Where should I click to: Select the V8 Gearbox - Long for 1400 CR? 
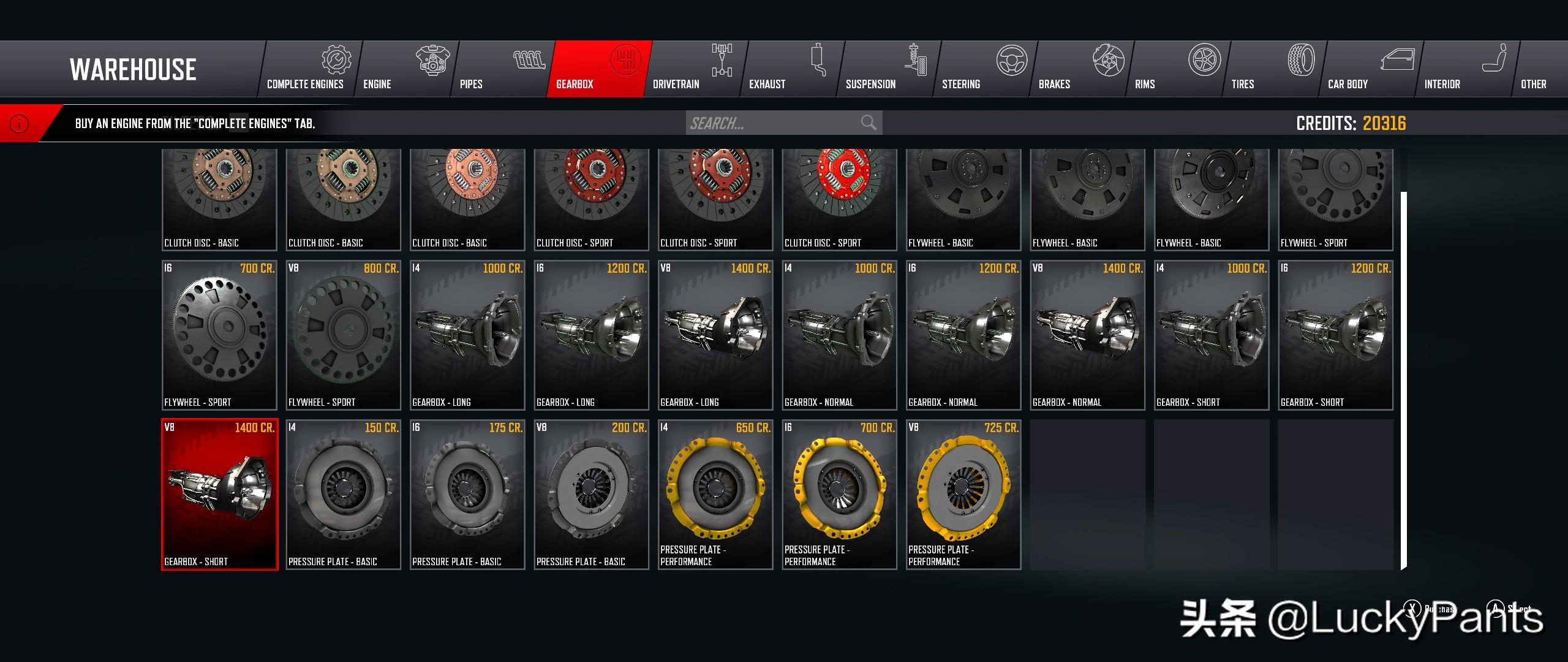point(715,335)
